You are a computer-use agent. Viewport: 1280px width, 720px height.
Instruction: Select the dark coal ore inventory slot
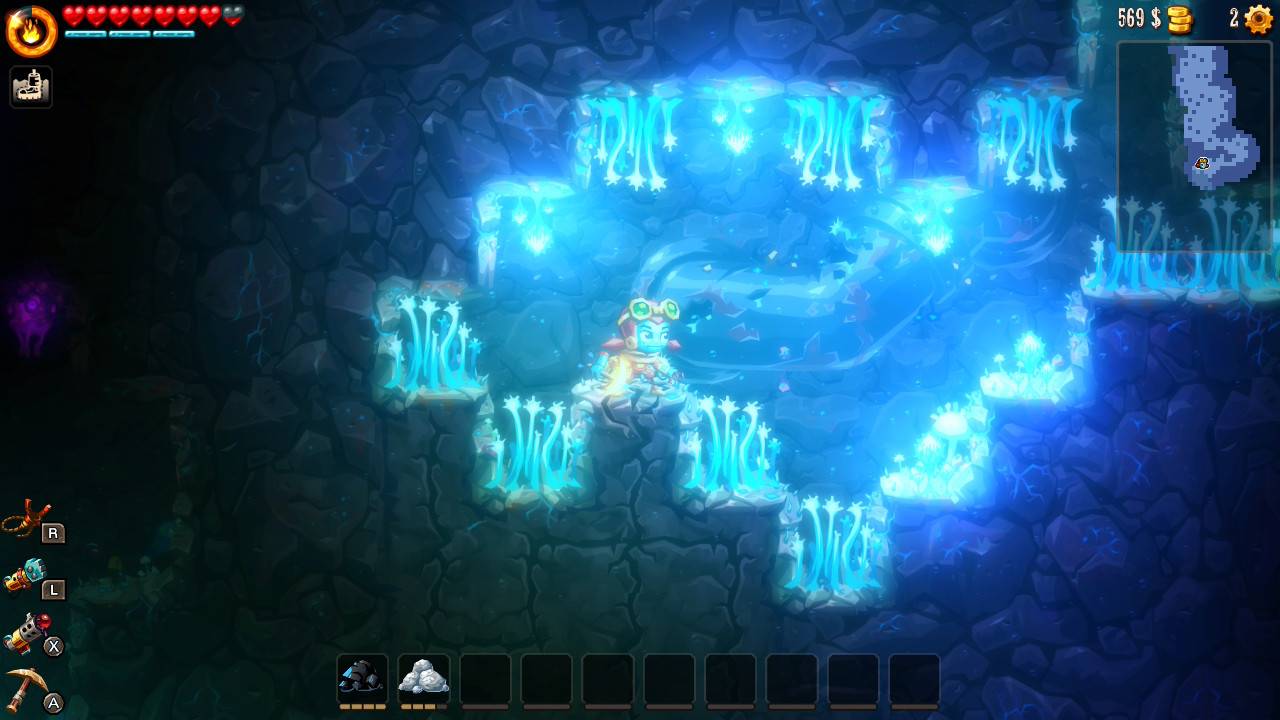pos(362,679)
